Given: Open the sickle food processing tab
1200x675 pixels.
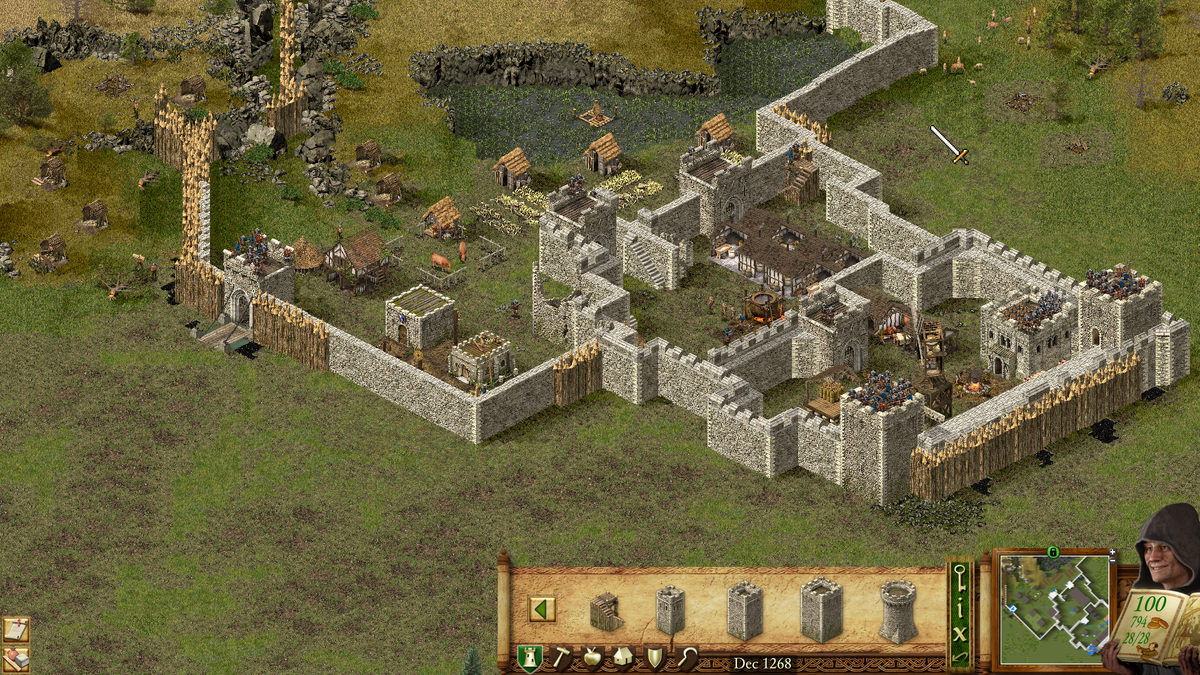Looking at the screenshot, I should (x=685, y=657).
